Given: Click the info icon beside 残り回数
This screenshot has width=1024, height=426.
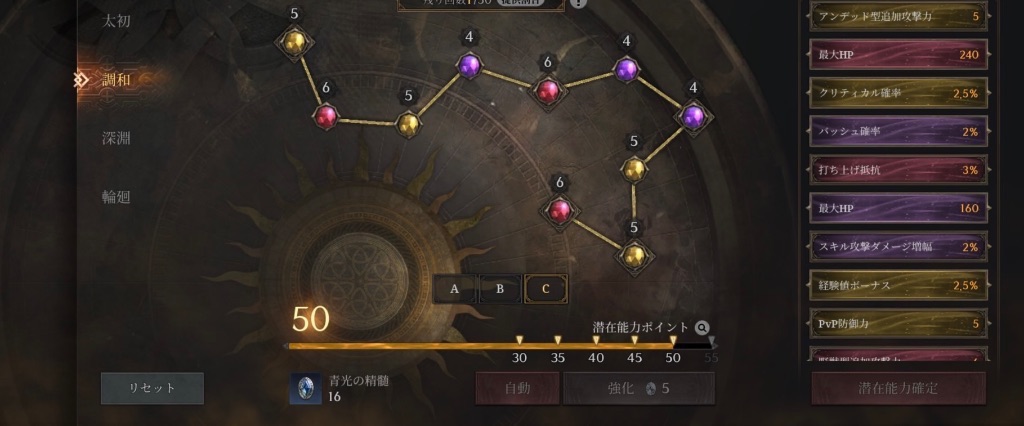Looking at the screenshot, I should 579,3.
